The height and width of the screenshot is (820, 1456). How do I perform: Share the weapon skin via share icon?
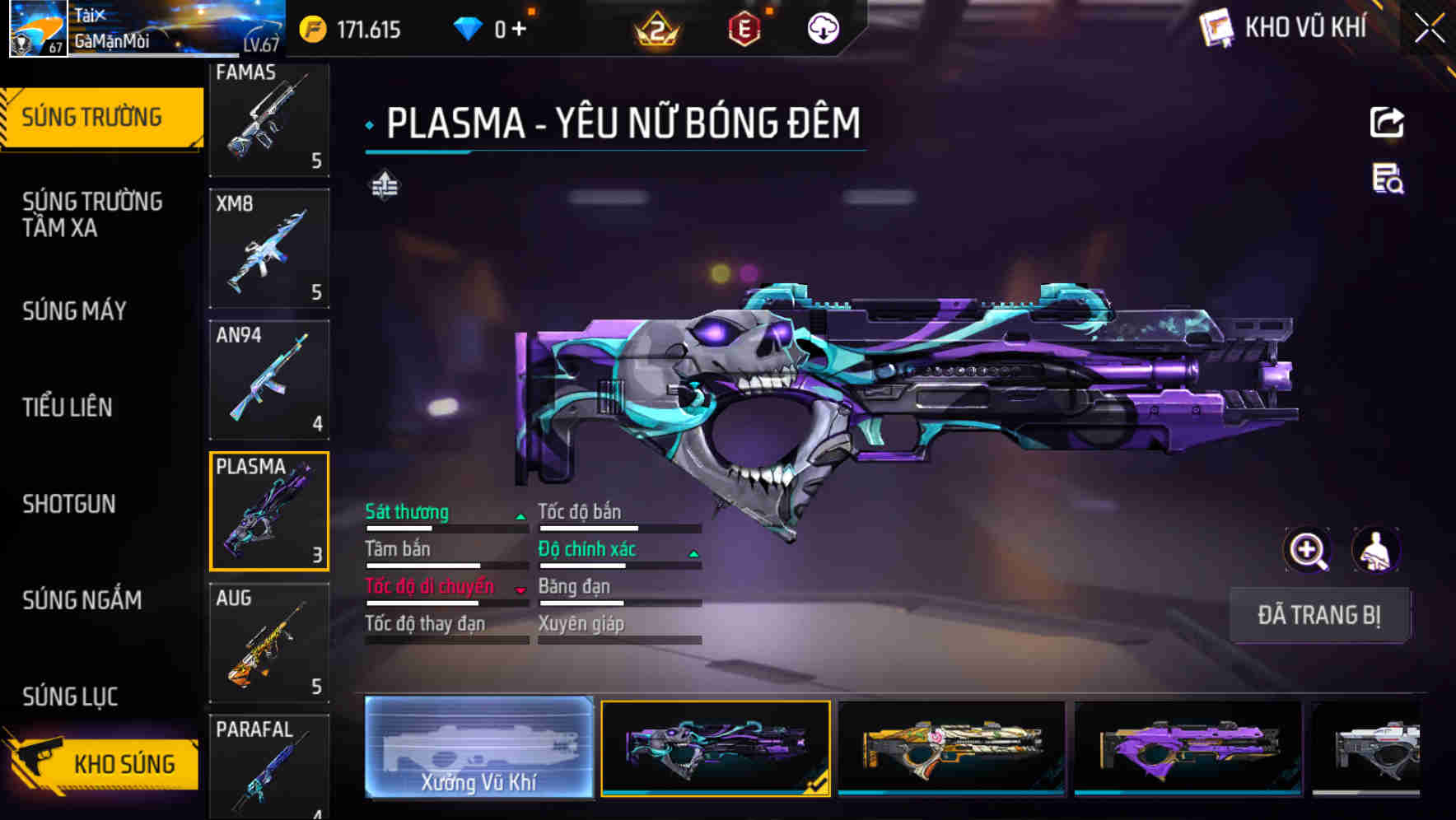[x=1387, y=123]
